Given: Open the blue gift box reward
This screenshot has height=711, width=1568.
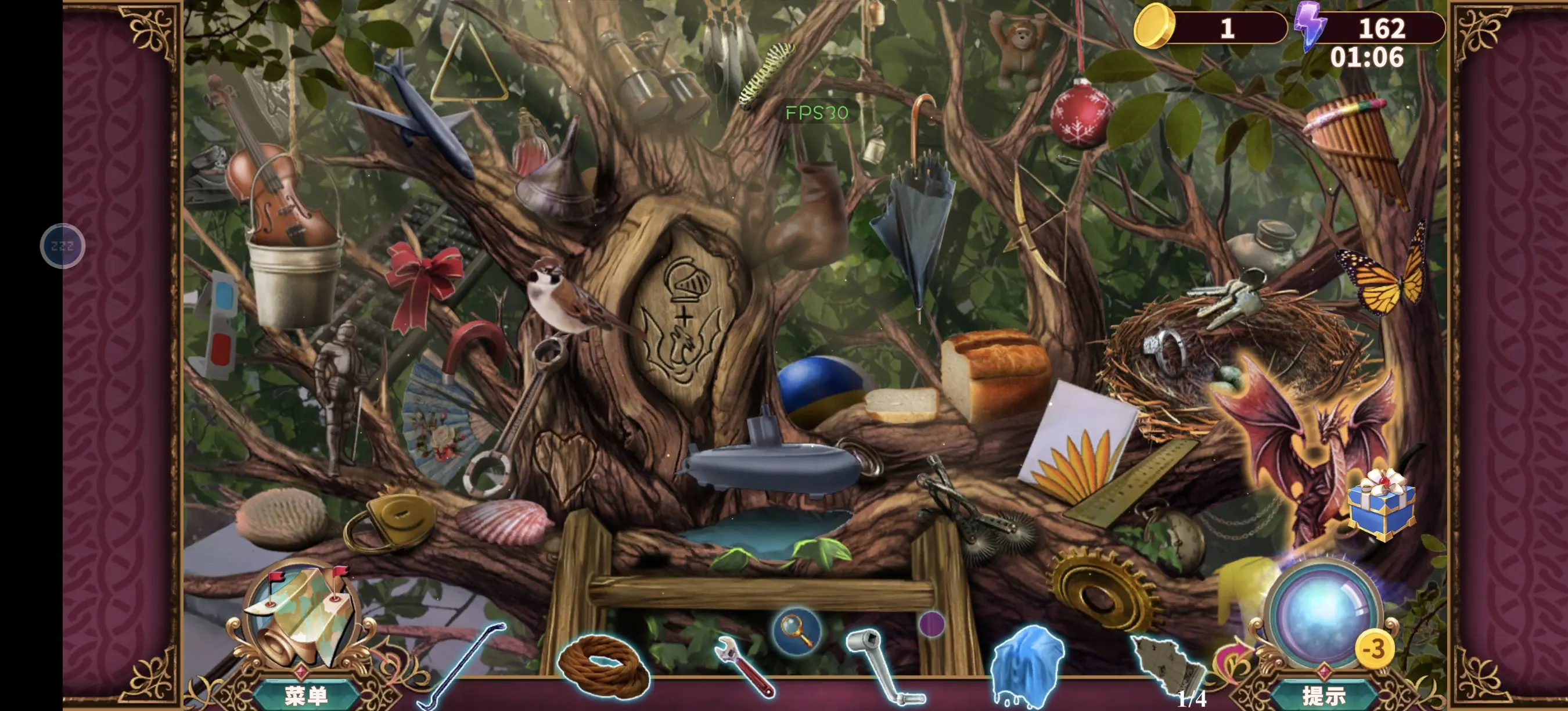Looking at the screenshot, I should click(x=1381, y=505).
